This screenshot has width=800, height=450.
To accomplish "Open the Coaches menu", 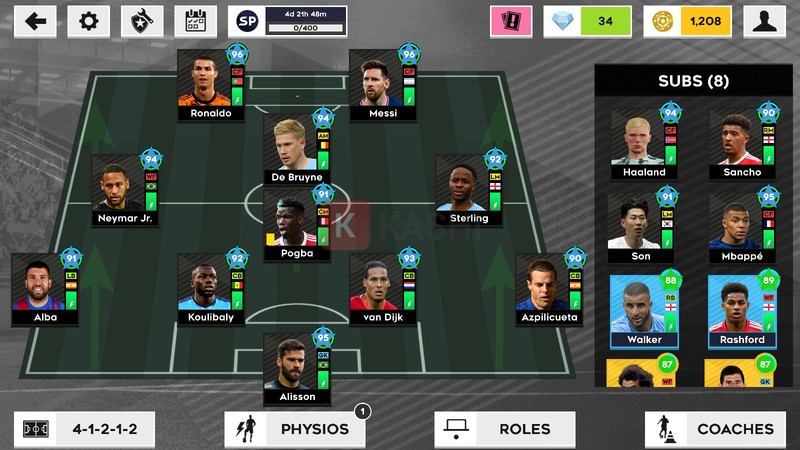I will [715, 429].
